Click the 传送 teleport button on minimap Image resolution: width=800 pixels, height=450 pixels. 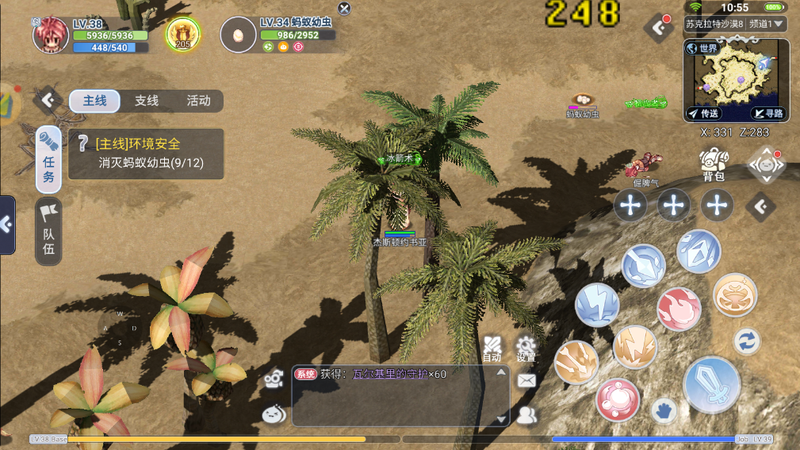coord(704,114)
